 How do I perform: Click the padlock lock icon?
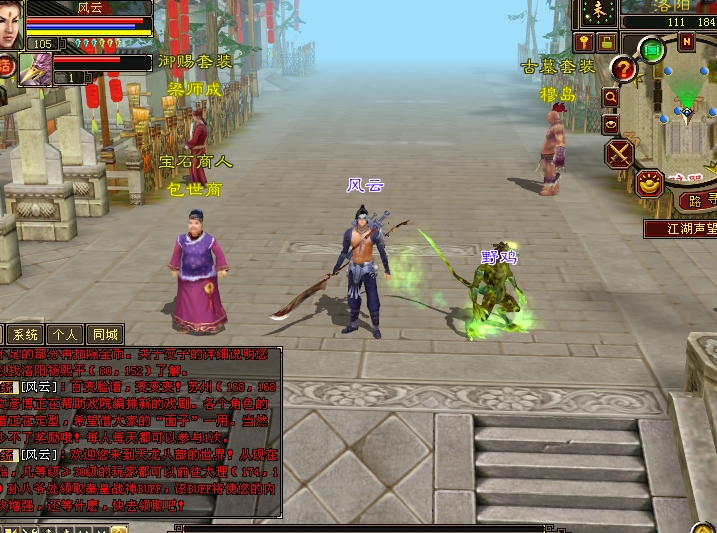[x=606, y=42]
